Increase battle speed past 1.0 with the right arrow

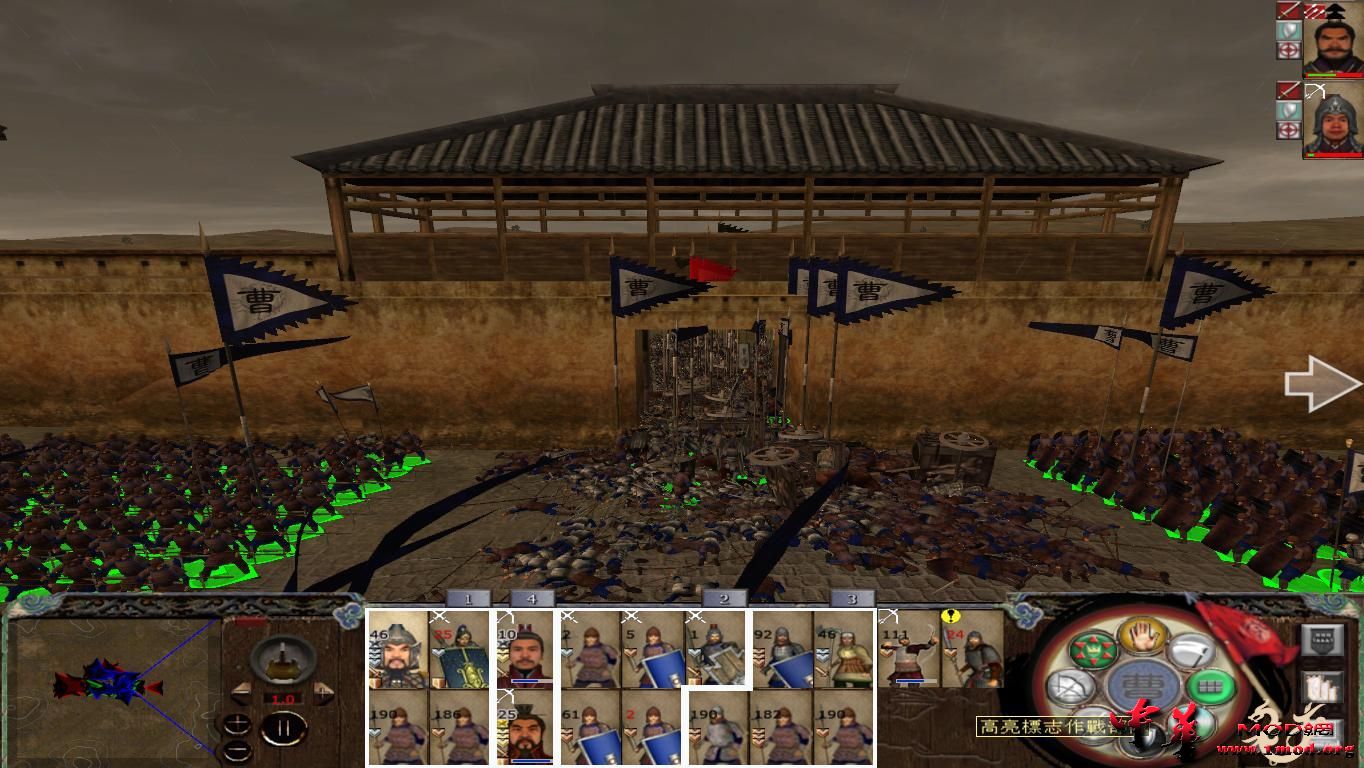click(323, 692)
